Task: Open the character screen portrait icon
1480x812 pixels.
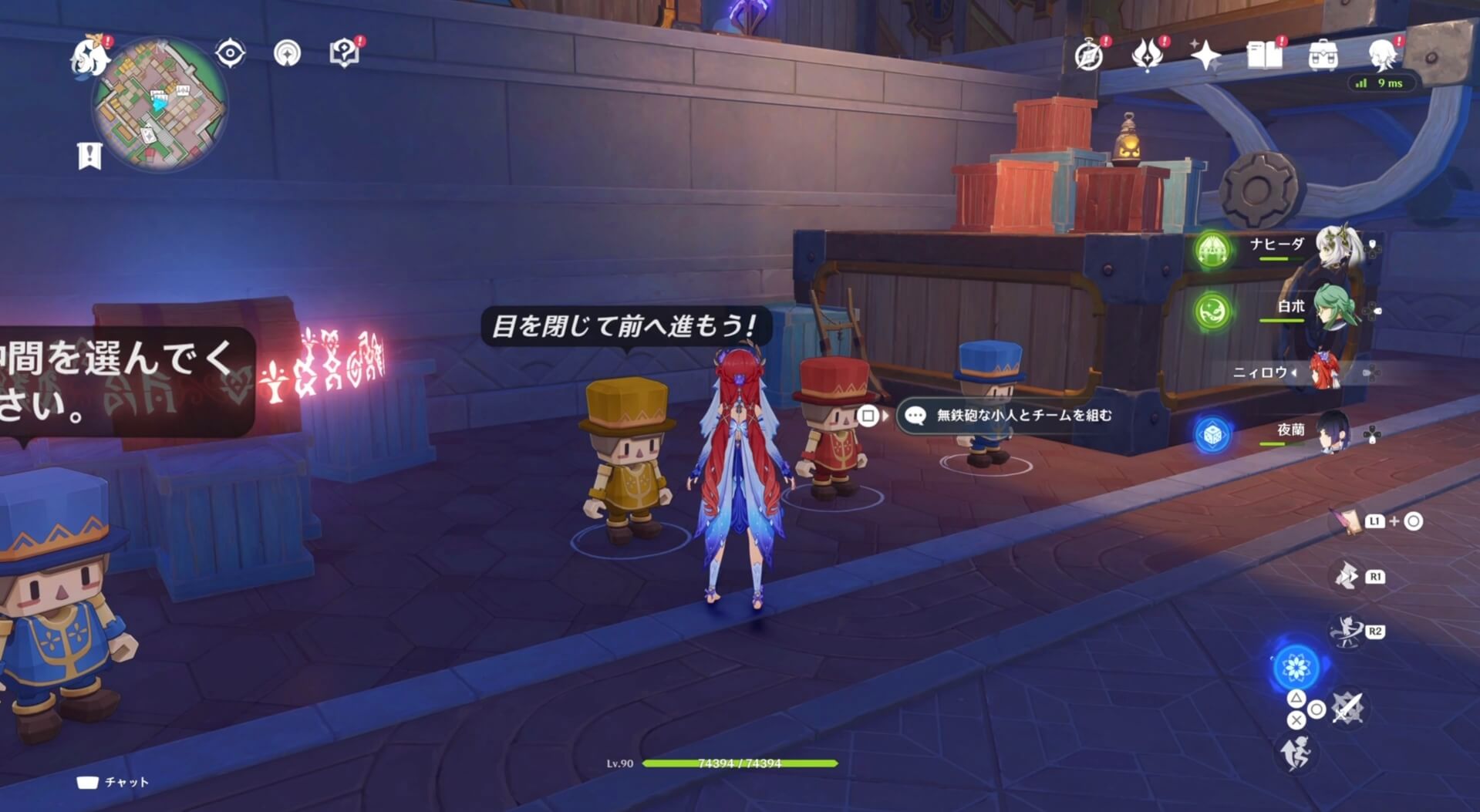Action: [x=1384, y=56]
